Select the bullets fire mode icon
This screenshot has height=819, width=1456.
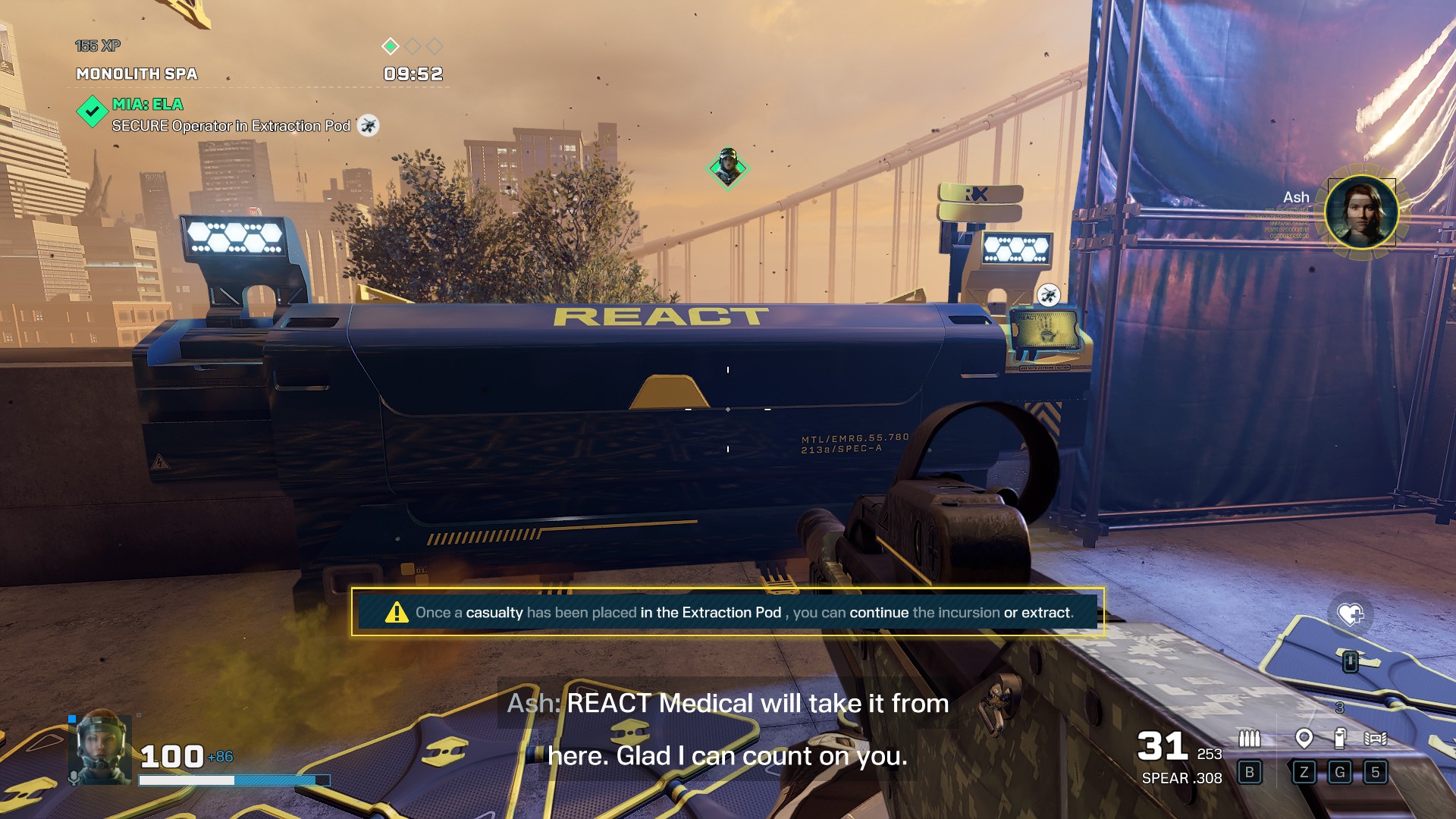pyautogui.click(x=1249, y=738)
